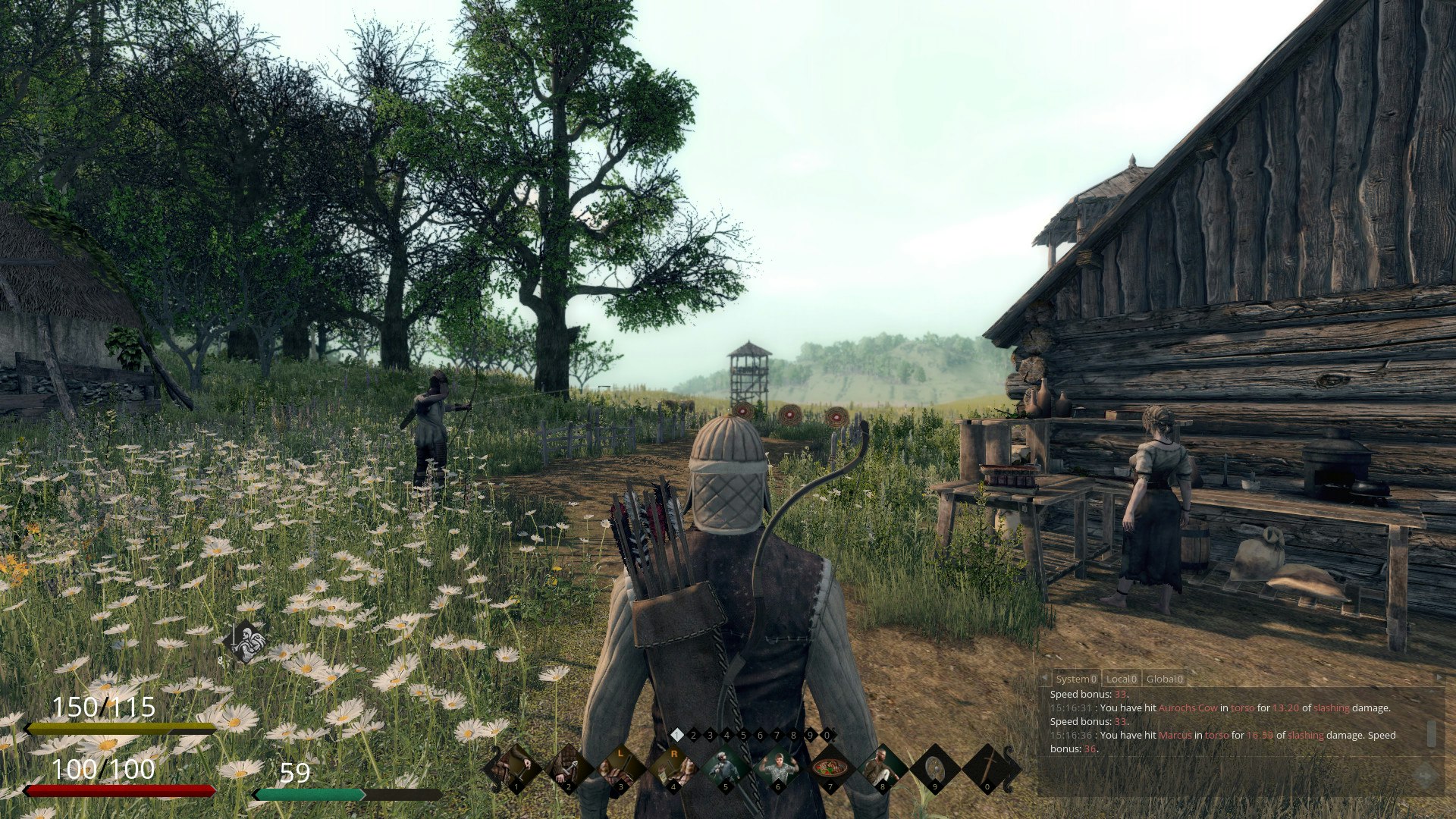This screenshot has width=1456, height=819.
Task: Switch to quickbar page 2
Action: pos(693,736)
